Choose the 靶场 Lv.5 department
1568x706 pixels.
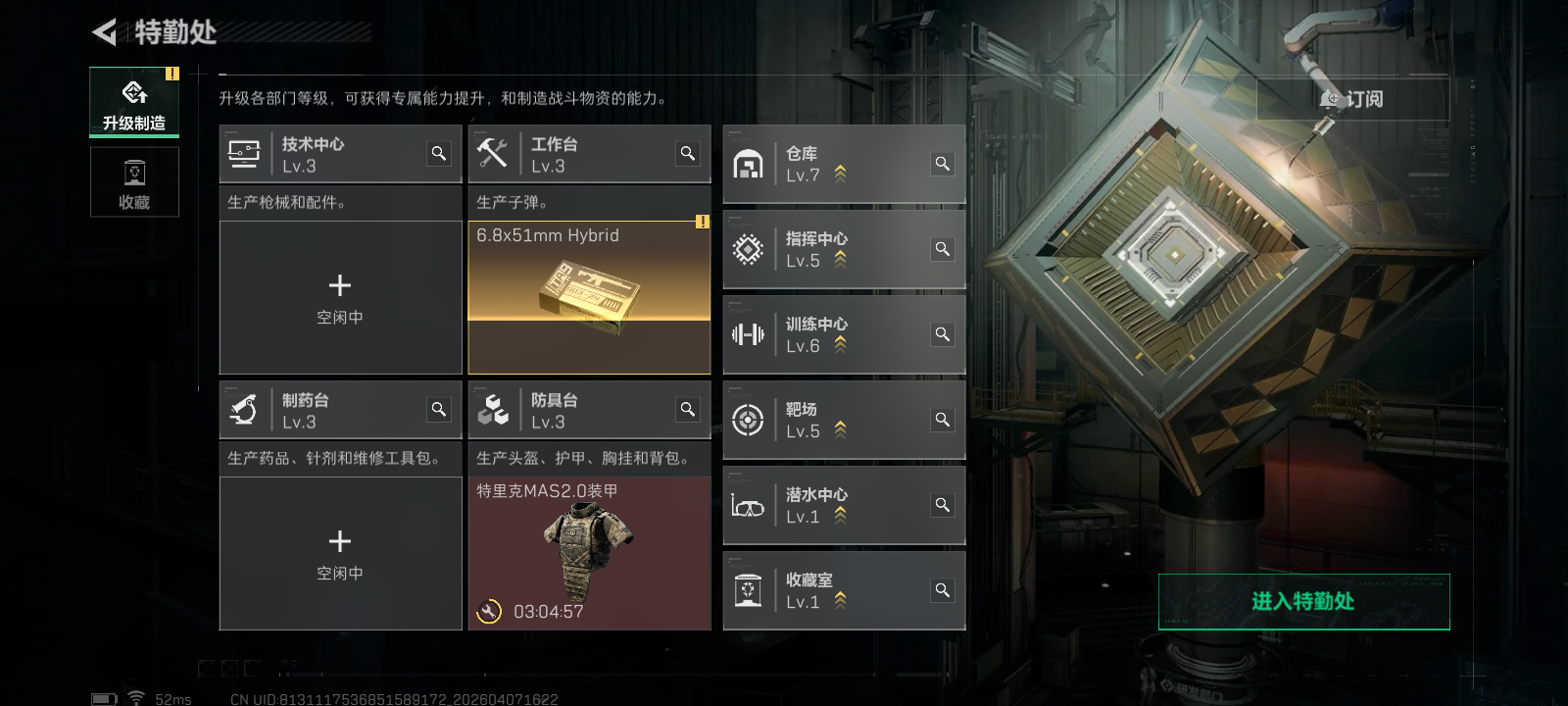[x=833, y=421]
